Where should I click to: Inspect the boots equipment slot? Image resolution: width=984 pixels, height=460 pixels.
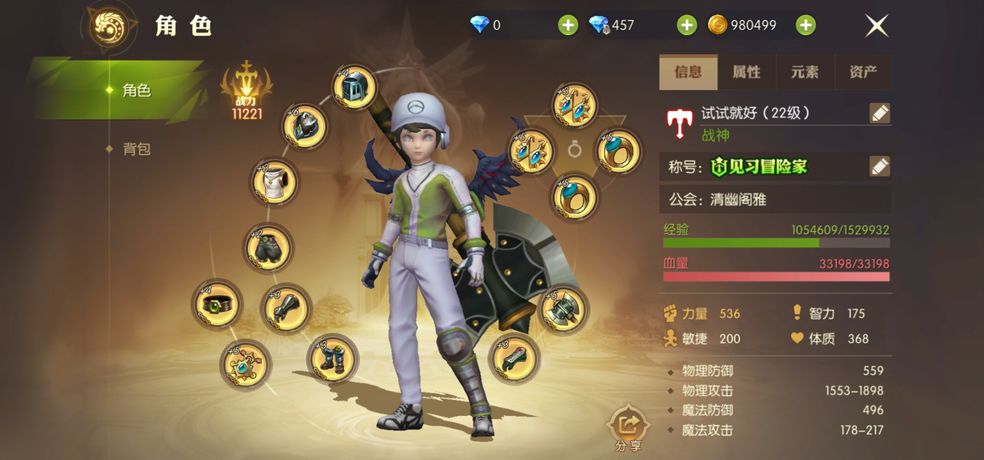pyautogui.click(x=332, y=357)
